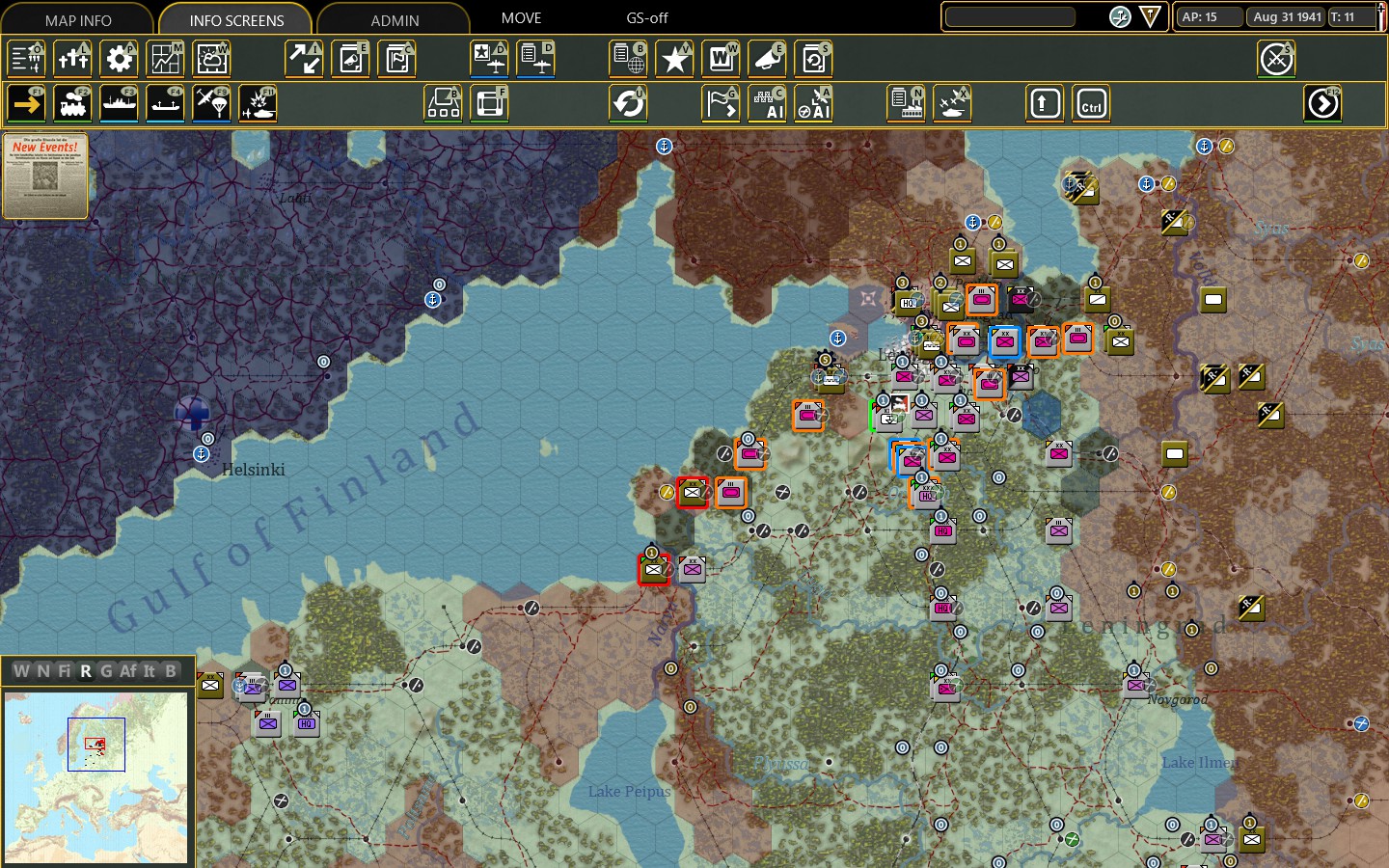
Task: Choose the Fi front filter button
Action: (x=65, y=670)
